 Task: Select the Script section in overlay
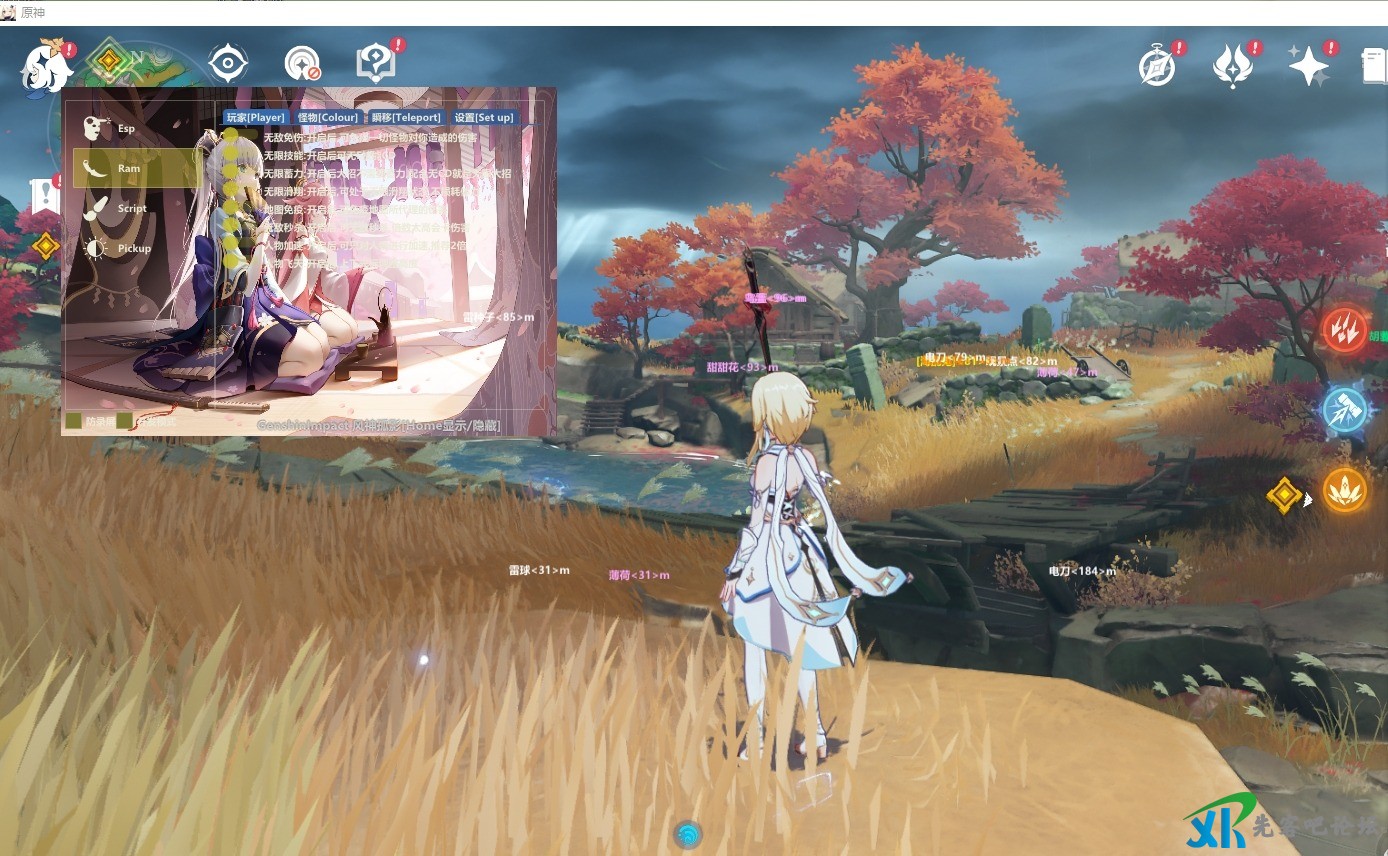131,208
